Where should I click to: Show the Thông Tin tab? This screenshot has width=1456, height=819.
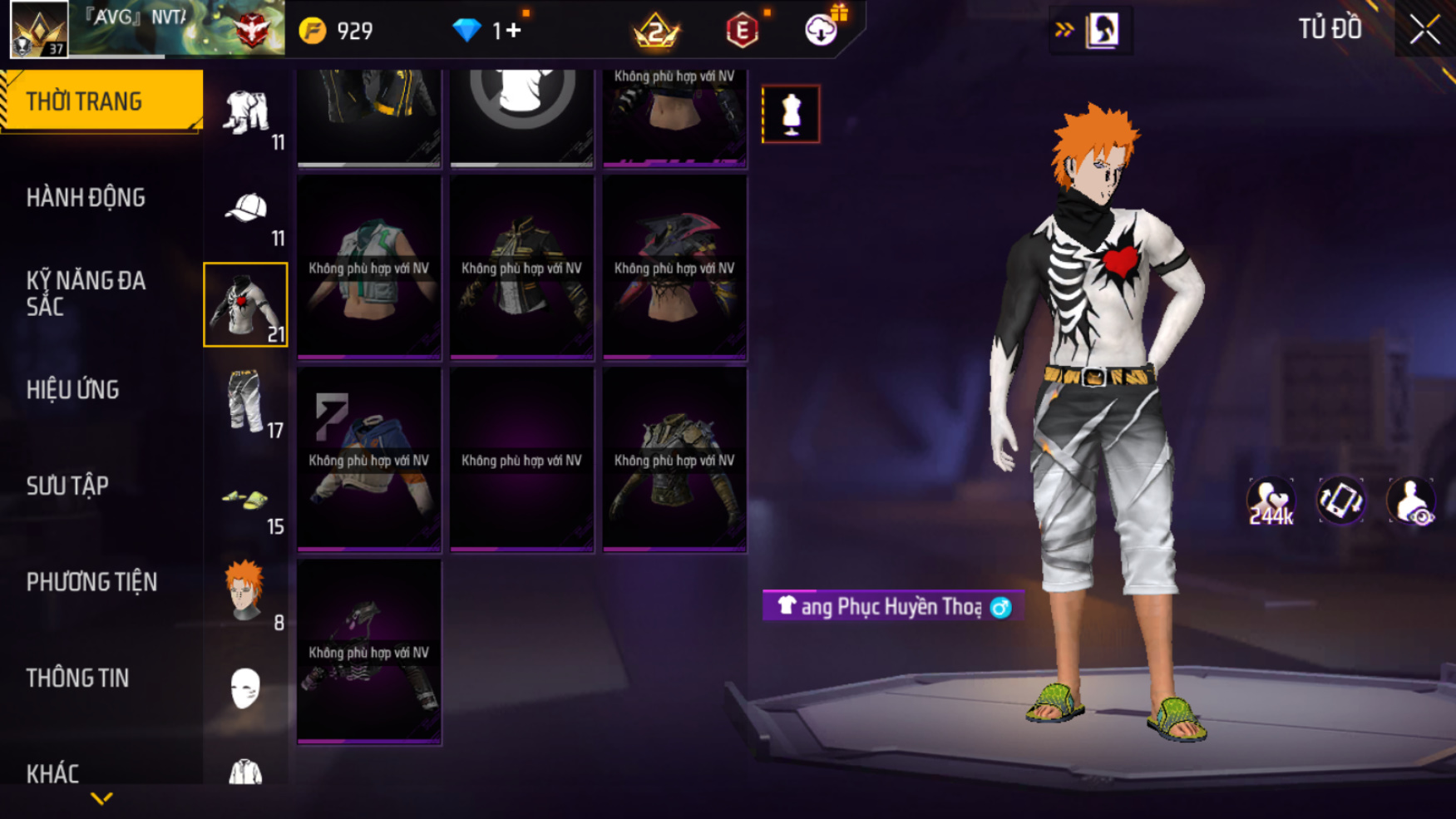pos(77,678)
